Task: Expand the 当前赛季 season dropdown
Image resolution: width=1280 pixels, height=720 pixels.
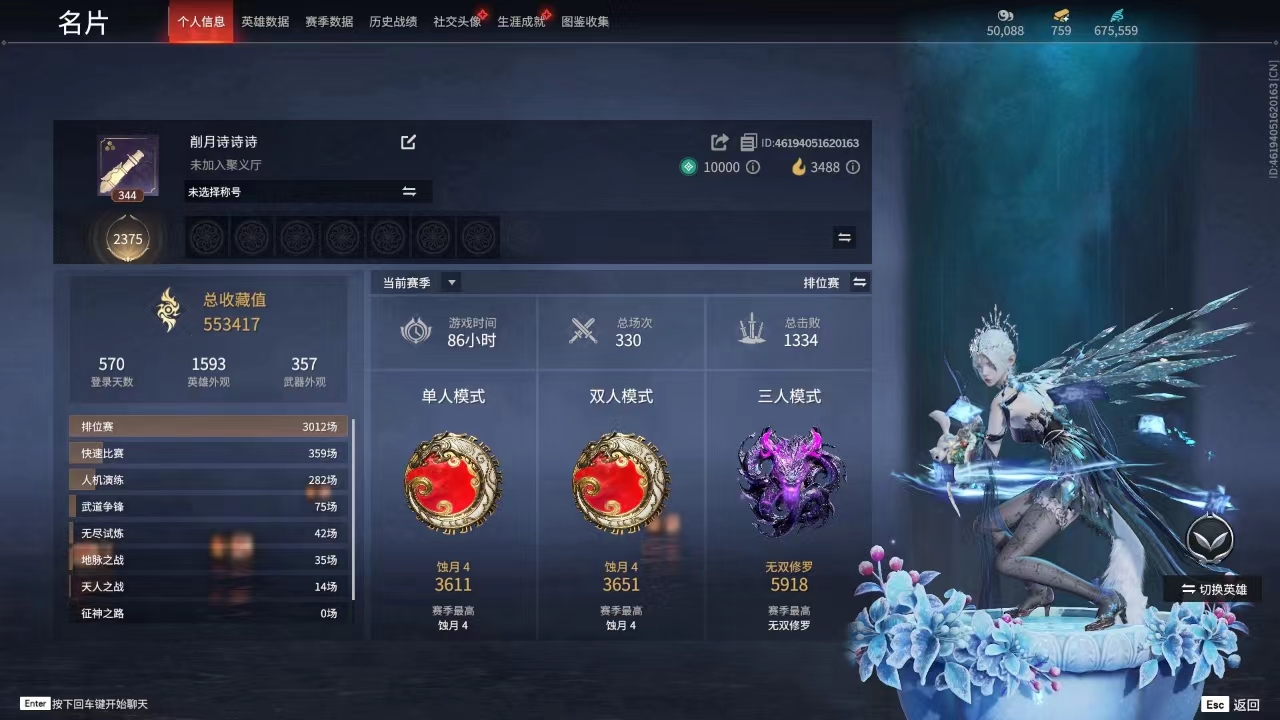Action: (450, 282)
